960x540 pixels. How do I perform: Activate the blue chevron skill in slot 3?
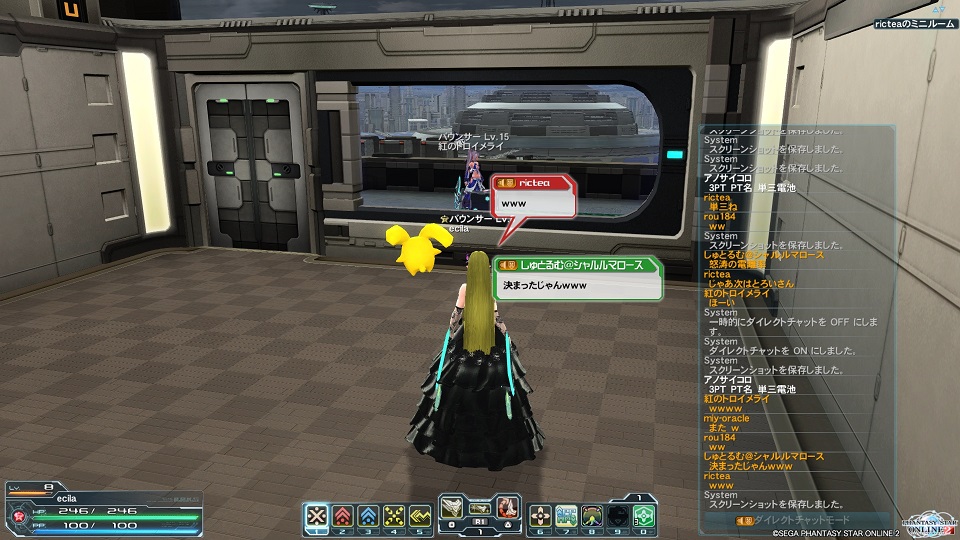368,515
